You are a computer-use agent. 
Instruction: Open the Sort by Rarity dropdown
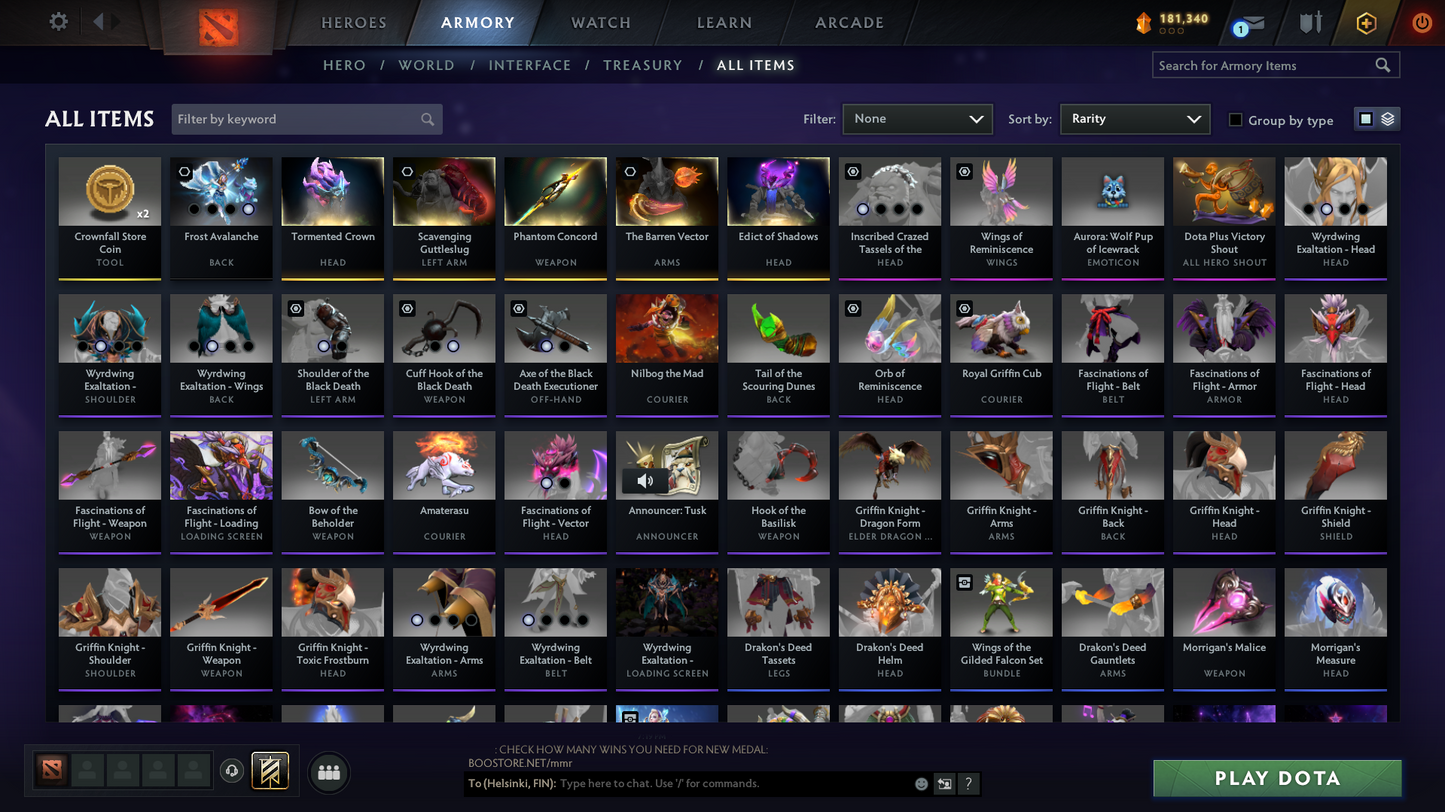pos(1135,118)
